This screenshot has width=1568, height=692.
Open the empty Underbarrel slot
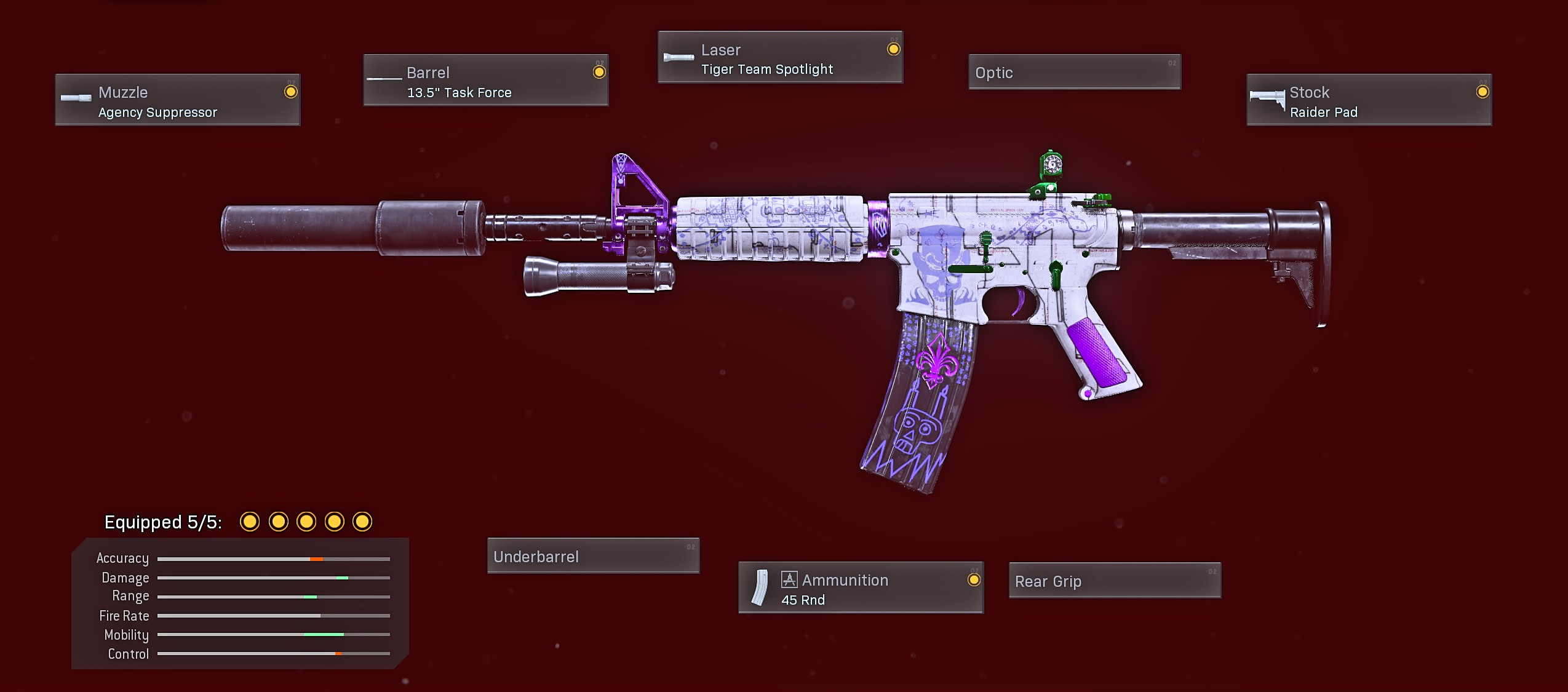coord(593,556)
